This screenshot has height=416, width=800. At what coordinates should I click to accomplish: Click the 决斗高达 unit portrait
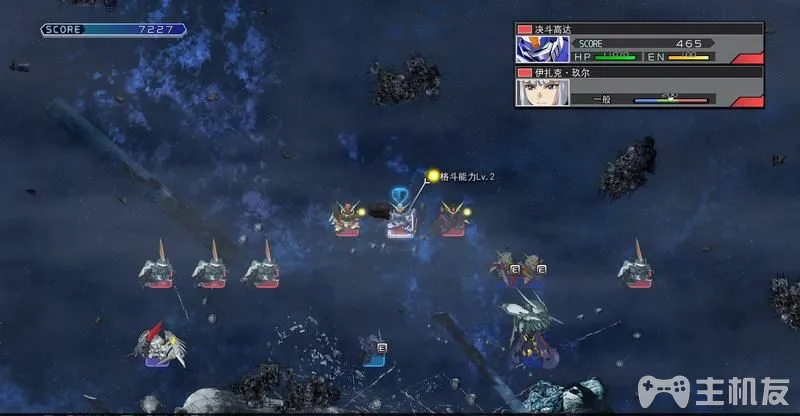[x=541, y=50]
